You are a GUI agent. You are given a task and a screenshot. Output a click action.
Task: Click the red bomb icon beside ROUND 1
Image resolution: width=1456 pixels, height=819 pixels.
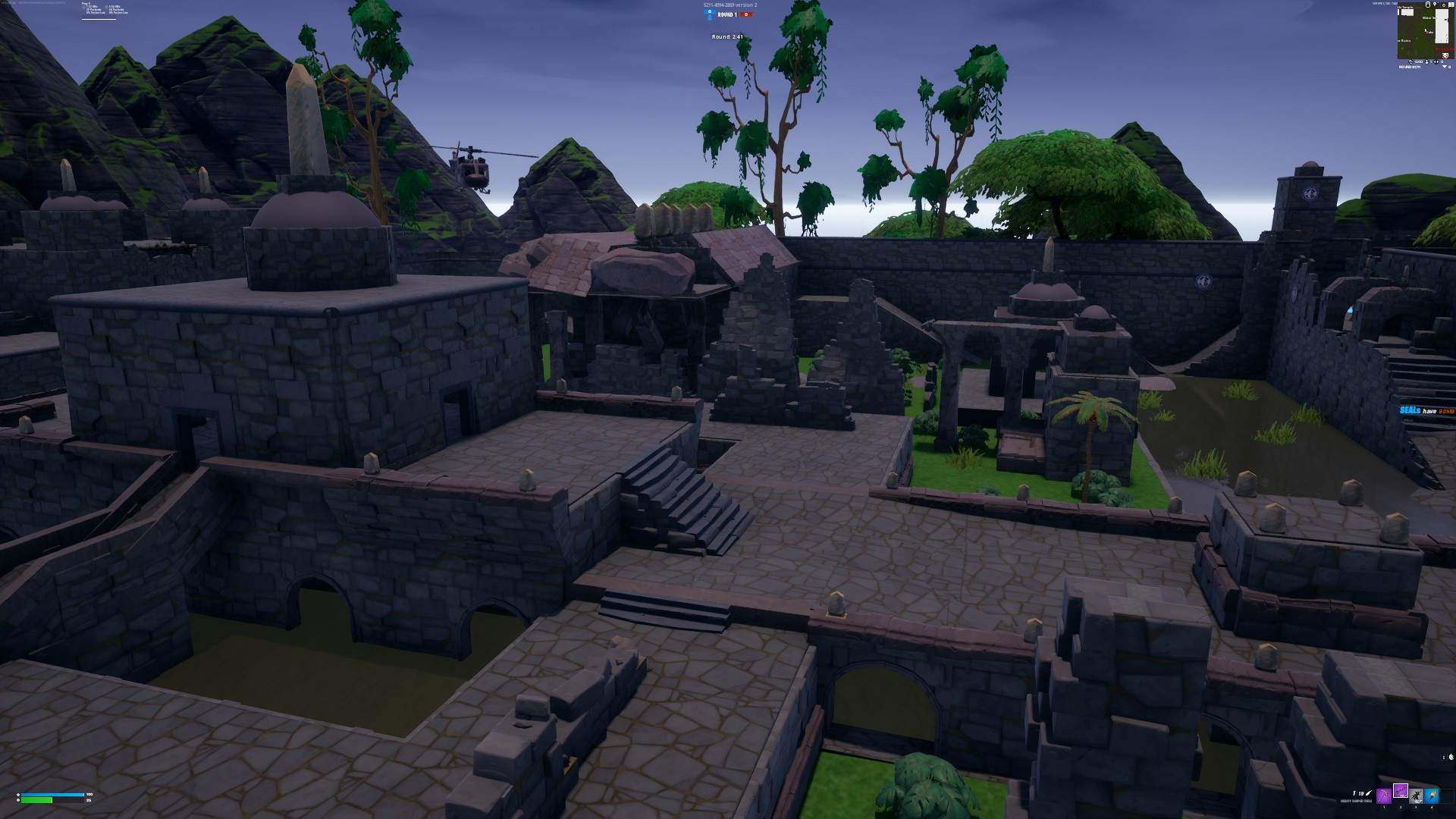pyautogui.click(x=746, y=14)
